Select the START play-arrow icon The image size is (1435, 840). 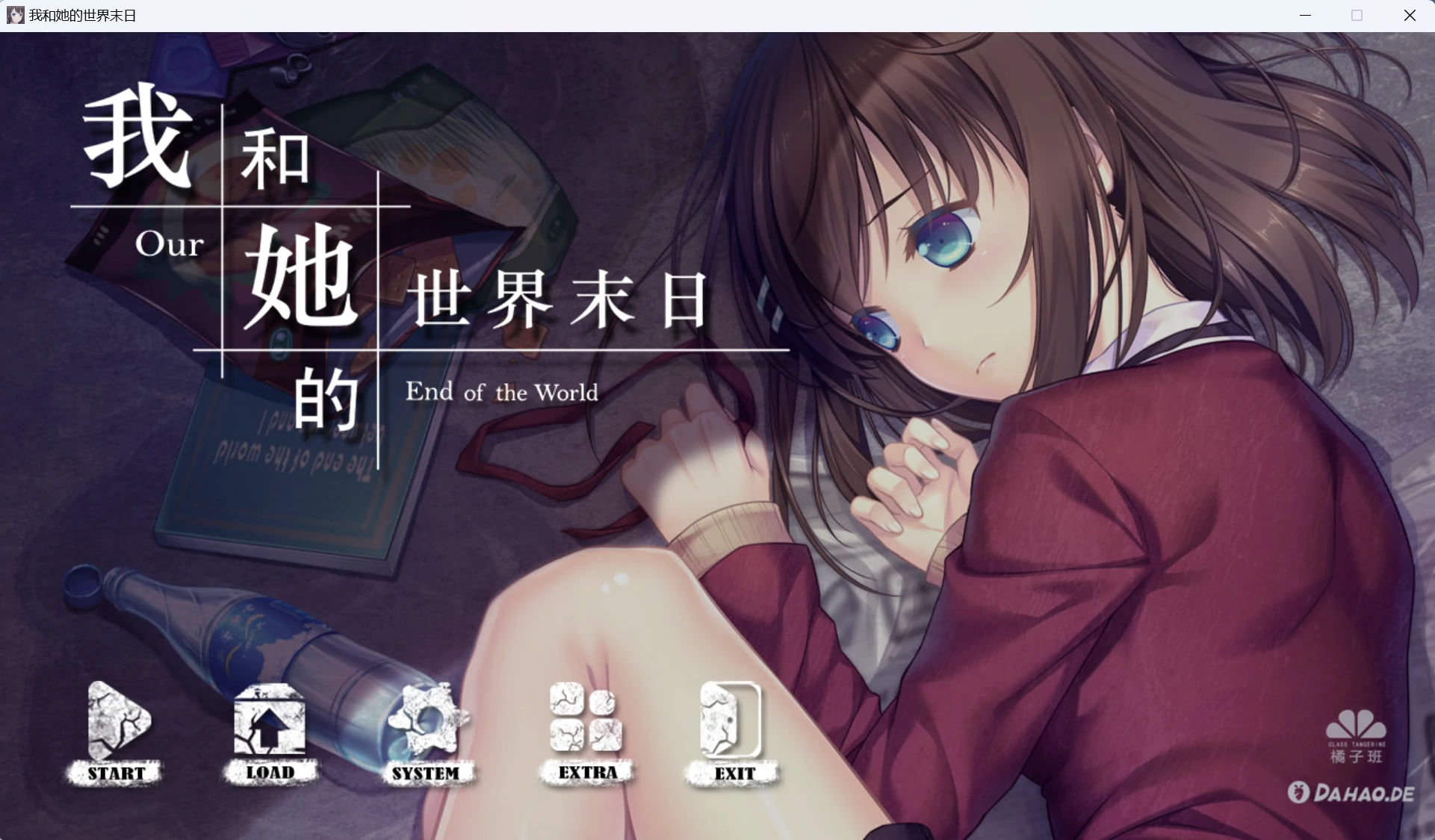114,721
